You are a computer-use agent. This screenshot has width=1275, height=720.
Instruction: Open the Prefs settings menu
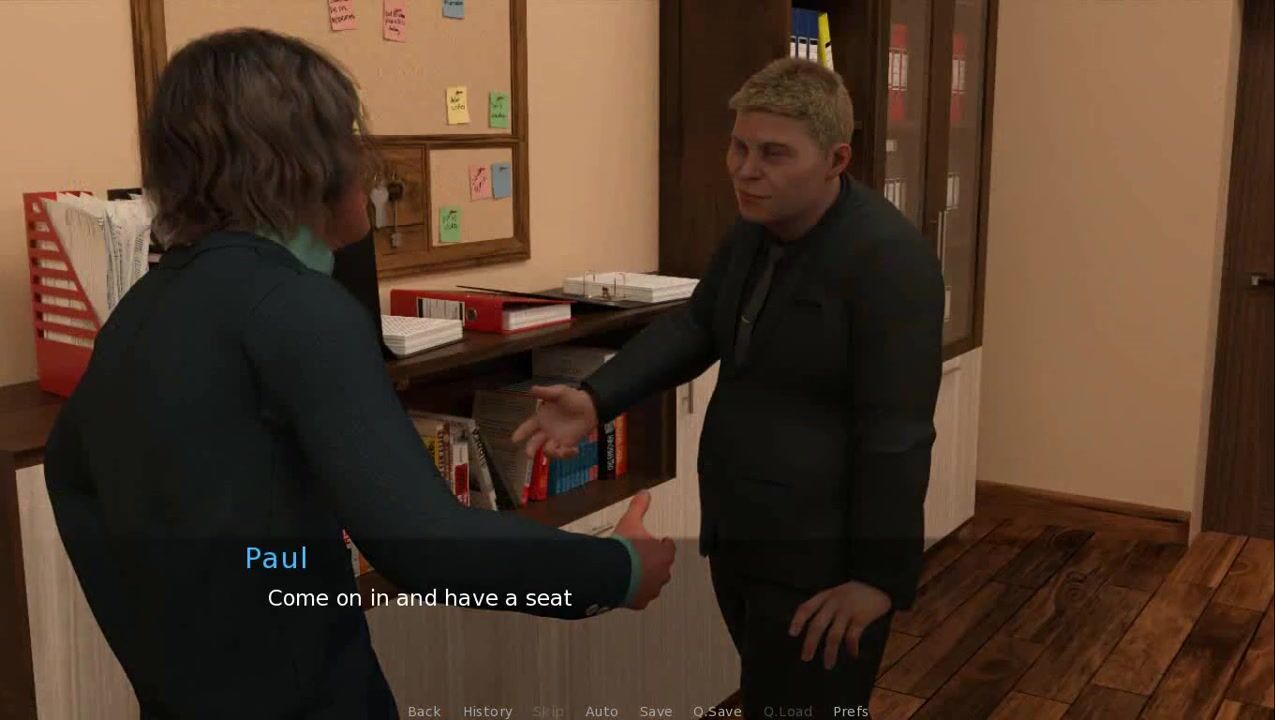point(850,711)
